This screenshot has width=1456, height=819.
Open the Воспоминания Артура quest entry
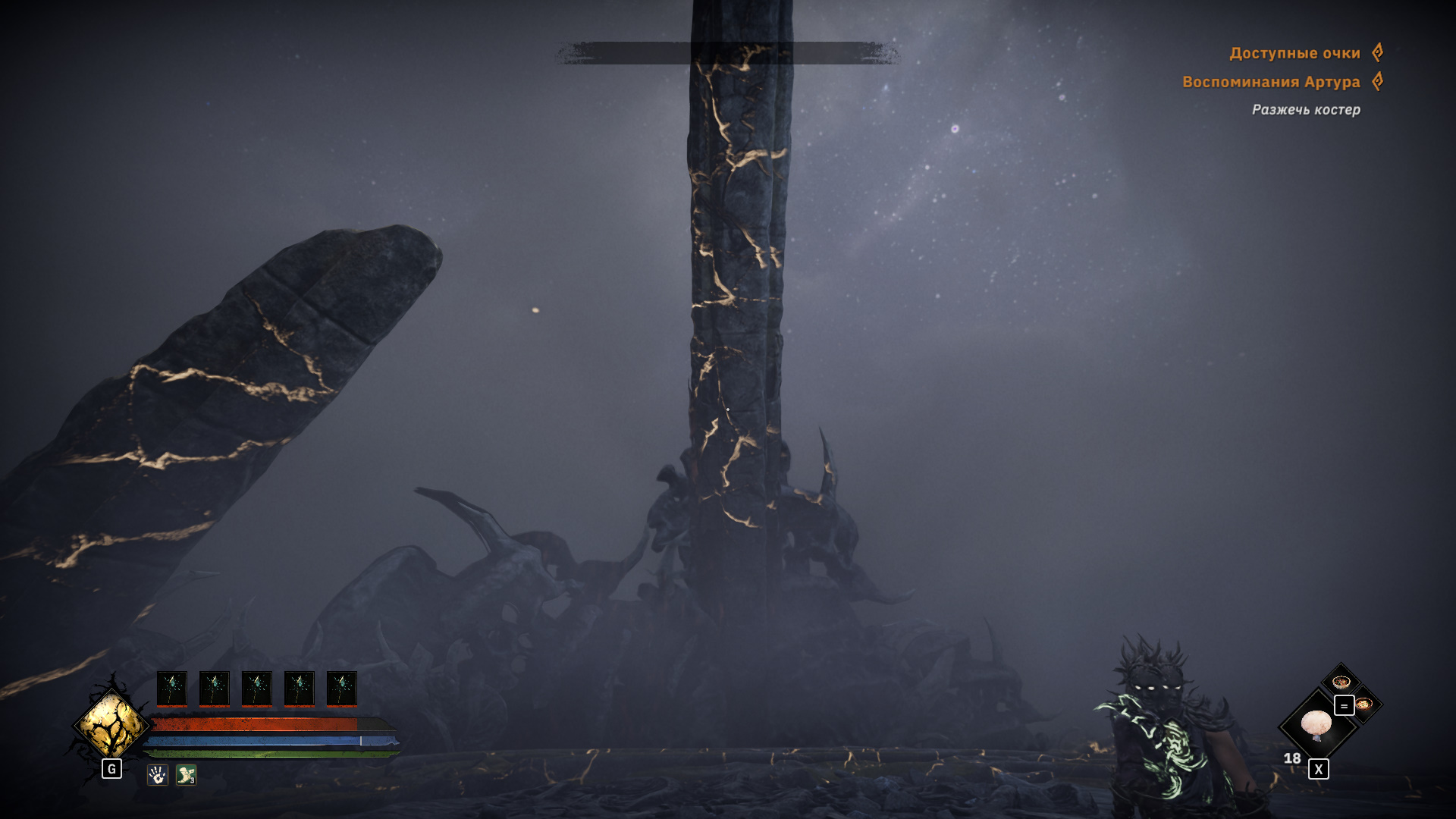pyautogui.click(x=1271, y=82)
